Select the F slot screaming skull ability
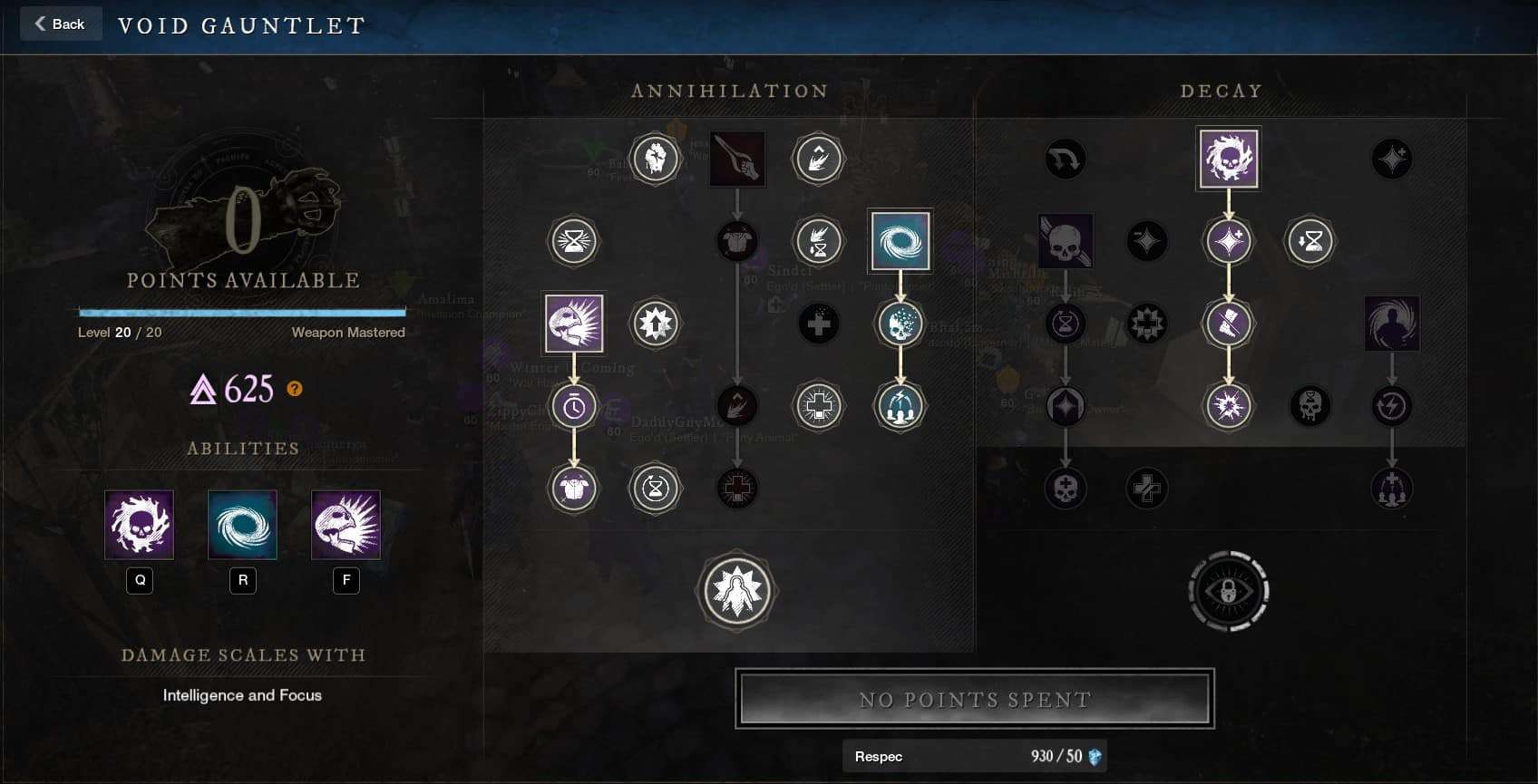 (346, 525)
